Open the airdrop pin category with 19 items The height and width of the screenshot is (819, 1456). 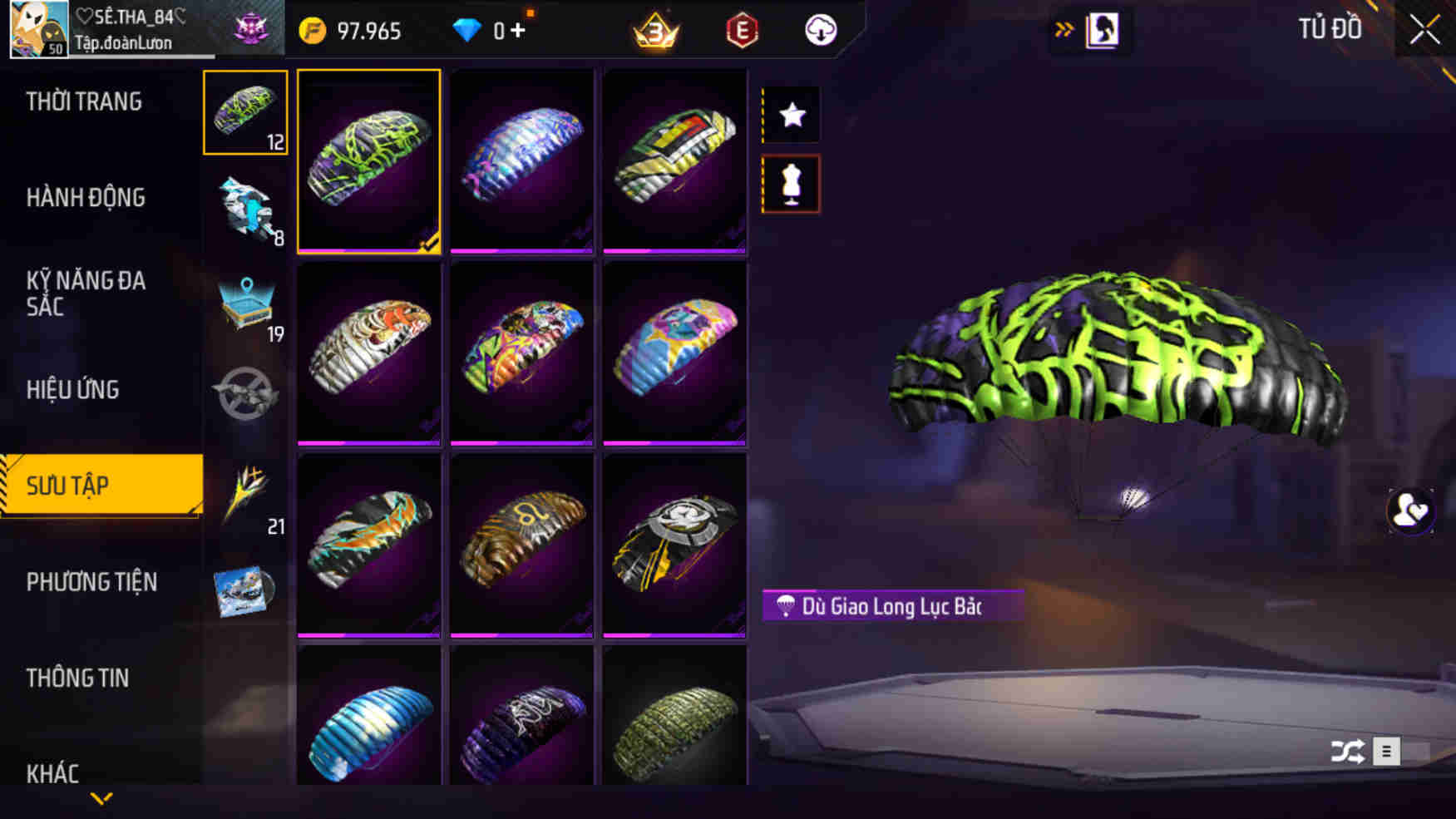(244, 303)
